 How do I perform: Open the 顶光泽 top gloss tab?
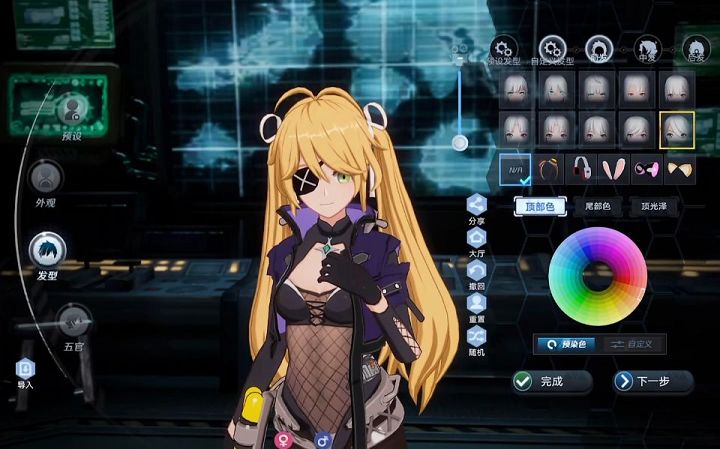655,207
